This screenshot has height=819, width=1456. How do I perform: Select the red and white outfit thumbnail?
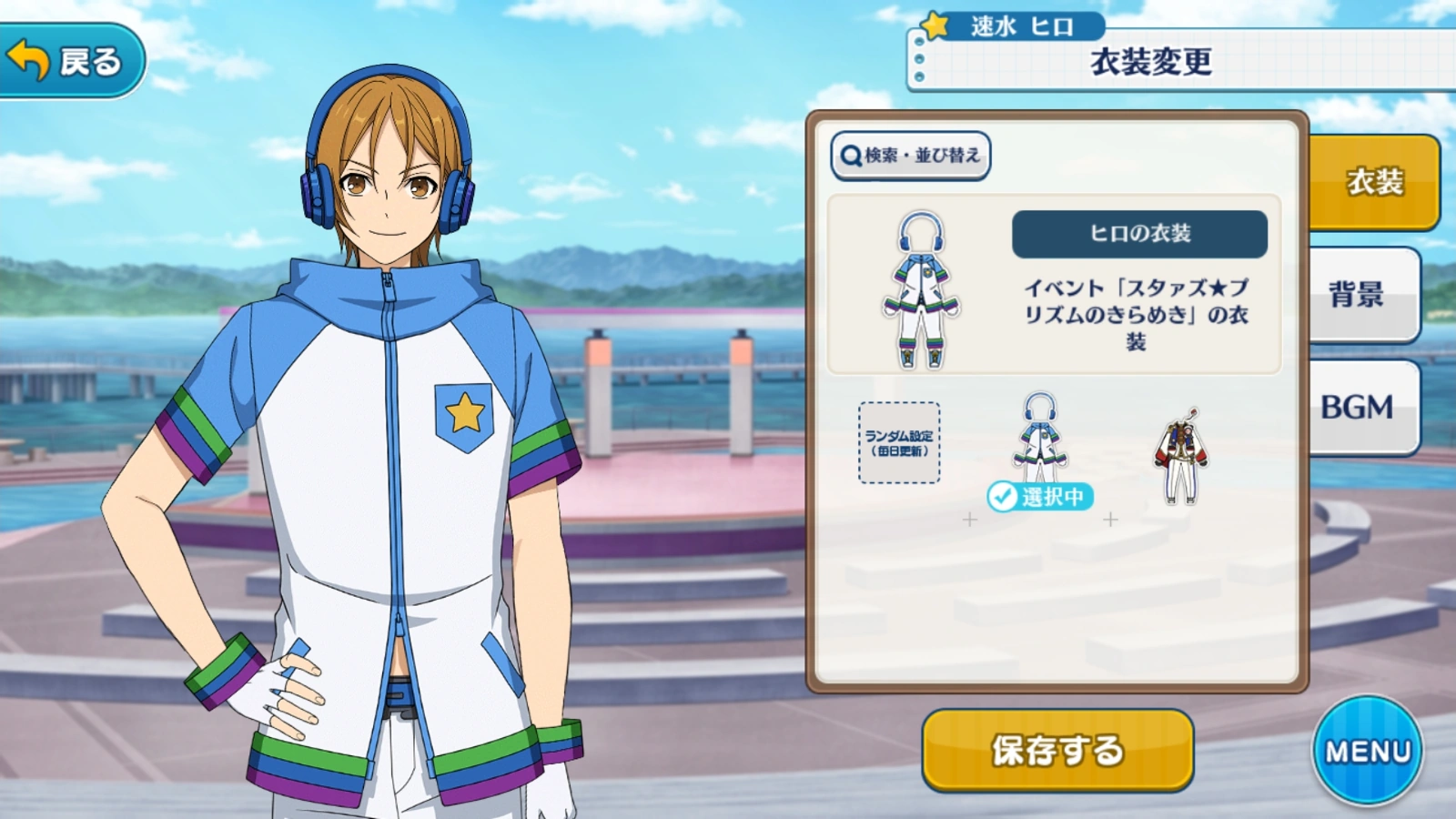pyautogui.click(x=1180, y=456)
